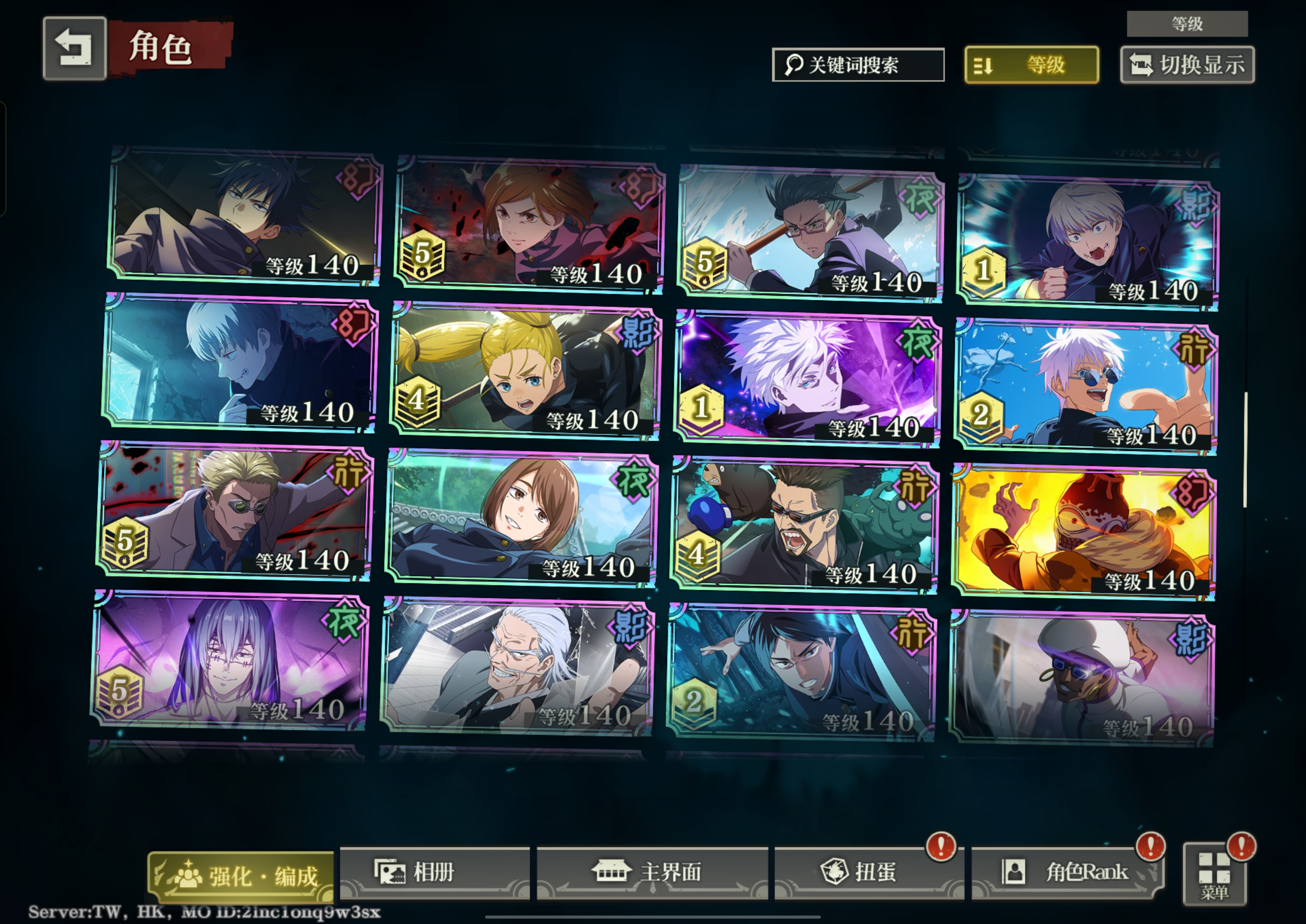The image size is (1306, 924).
Task: Toggle the switch display button
Action: tap(1187, 65)
